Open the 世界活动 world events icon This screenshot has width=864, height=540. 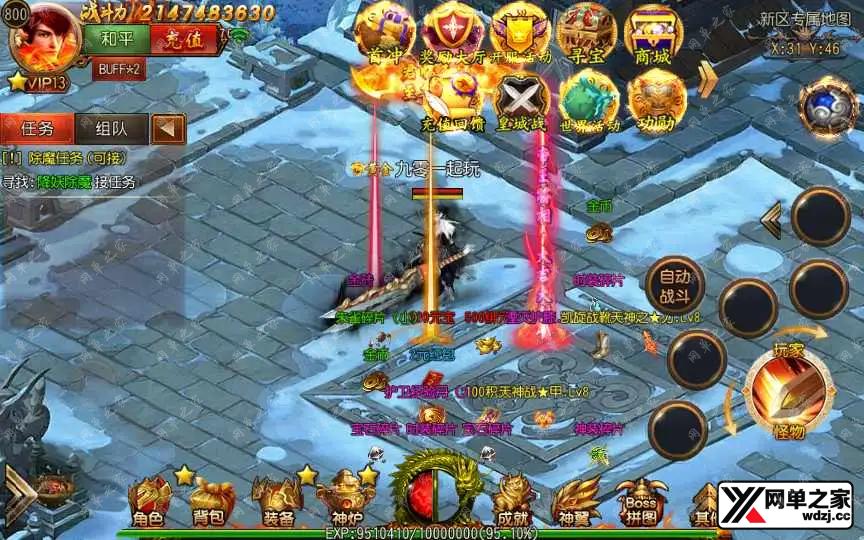tap(589, 100)
